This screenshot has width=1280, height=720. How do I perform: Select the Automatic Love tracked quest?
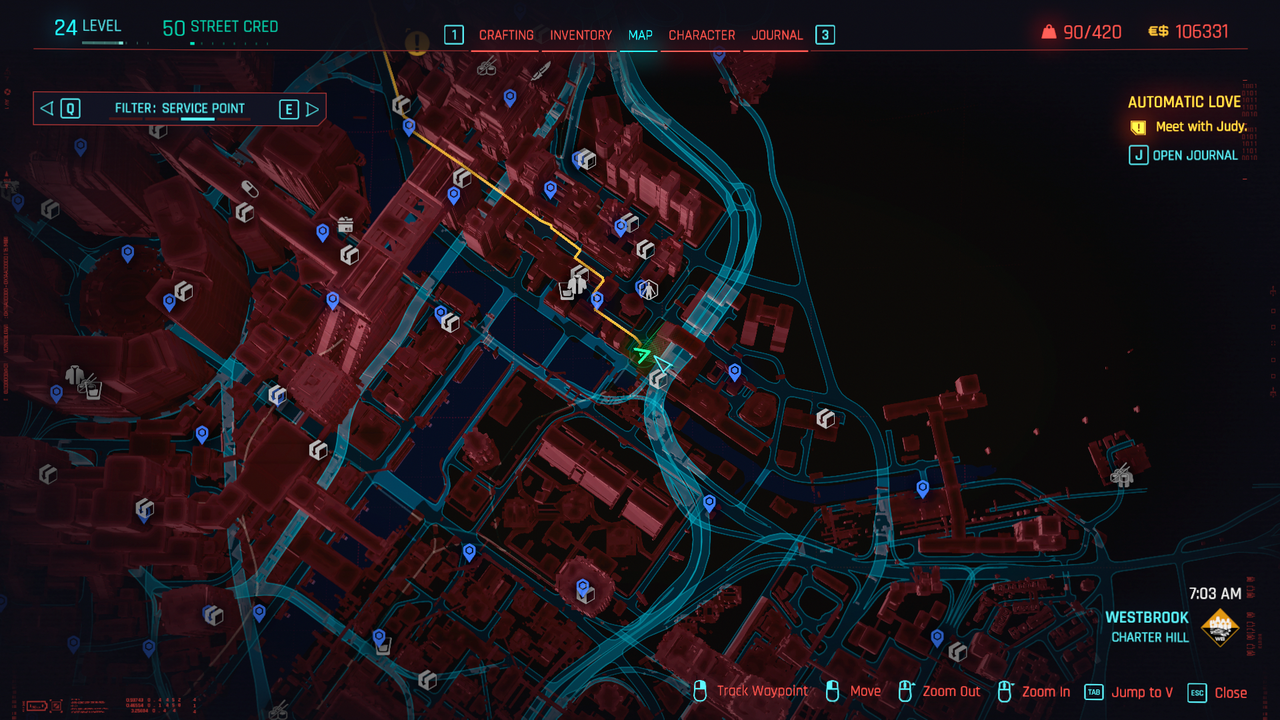pyautogui.click(x=1184, y=102)
